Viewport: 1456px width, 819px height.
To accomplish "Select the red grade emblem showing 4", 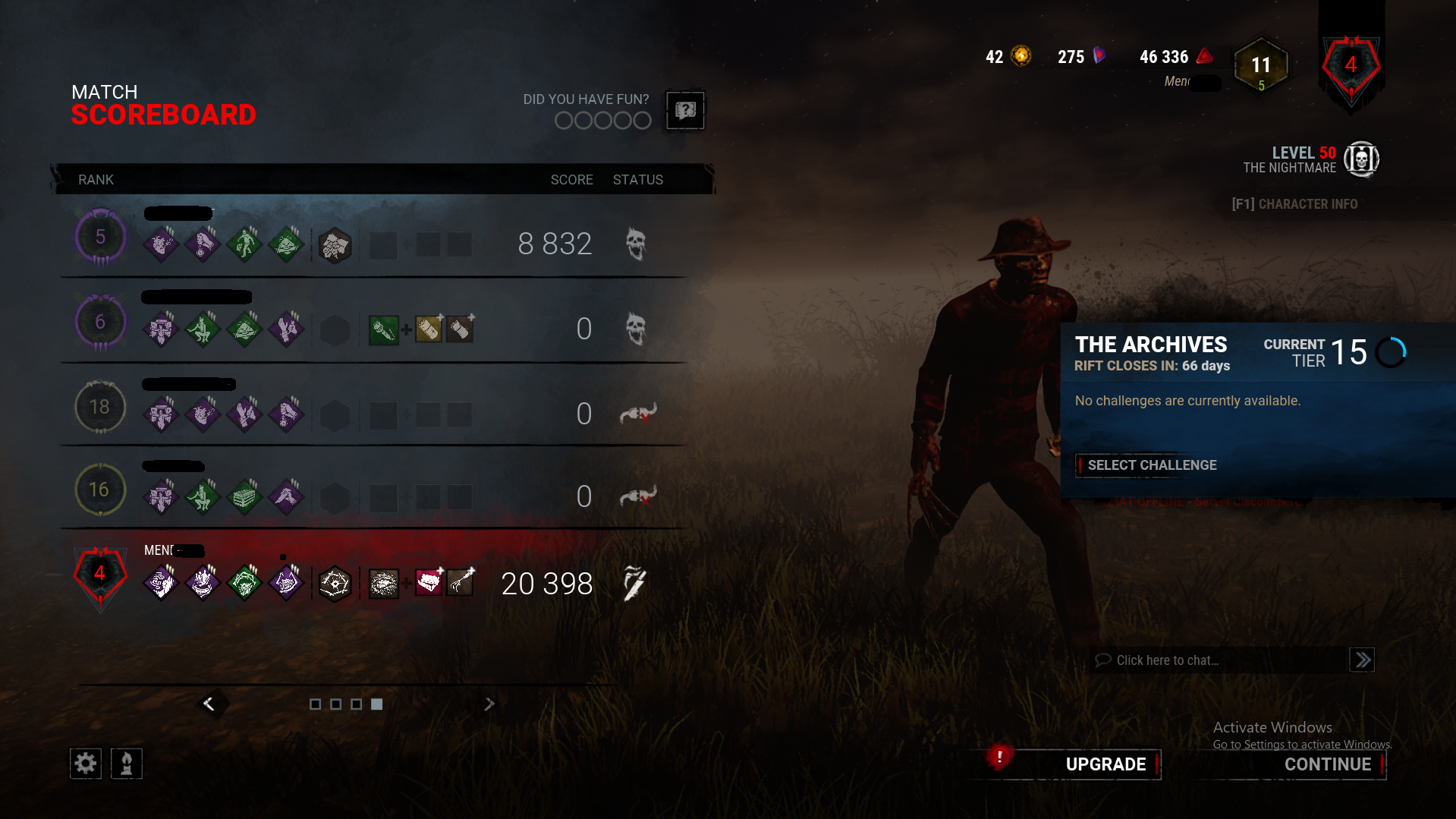I will (x=1351, y=67).
